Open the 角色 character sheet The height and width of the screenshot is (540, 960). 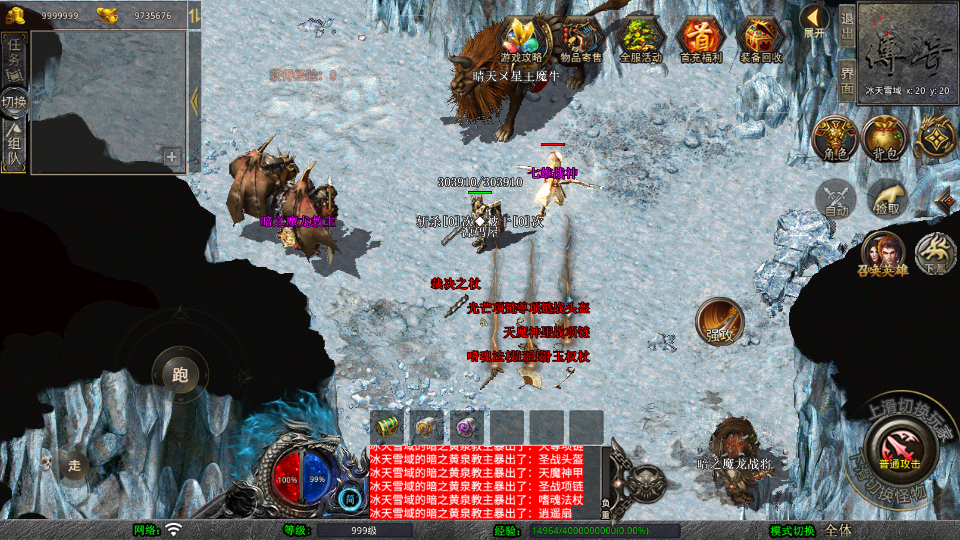coord(834,138)
